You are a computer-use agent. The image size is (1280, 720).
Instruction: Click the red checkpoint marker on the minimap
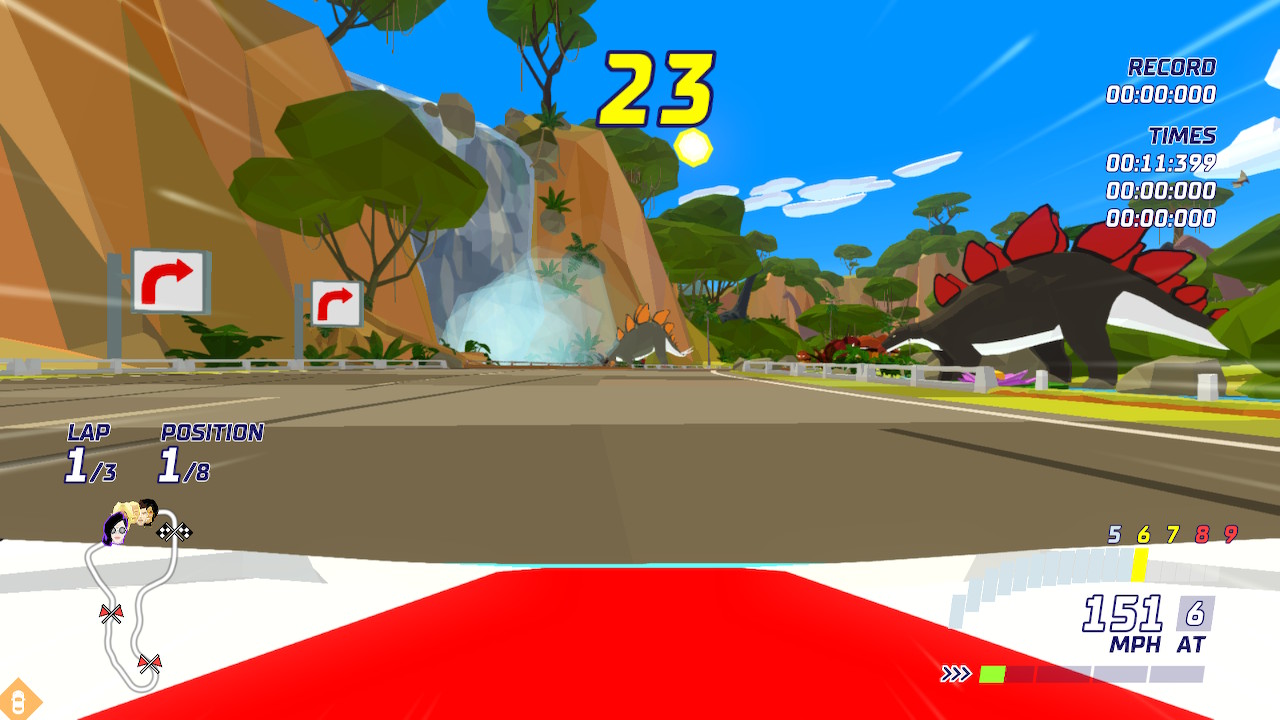tap(110, 613)
